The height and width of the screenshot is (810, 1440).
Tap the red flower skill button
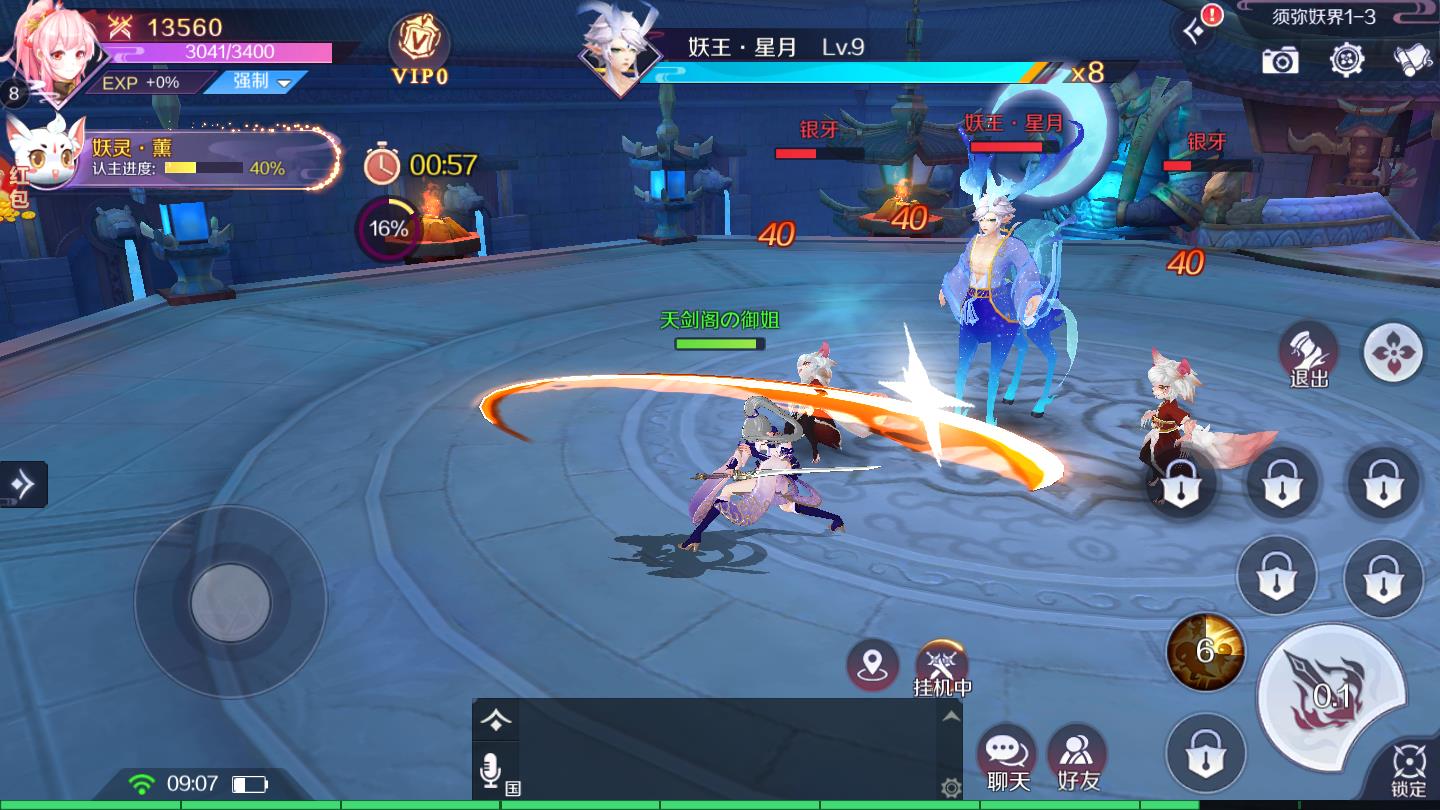(1393, 352)
